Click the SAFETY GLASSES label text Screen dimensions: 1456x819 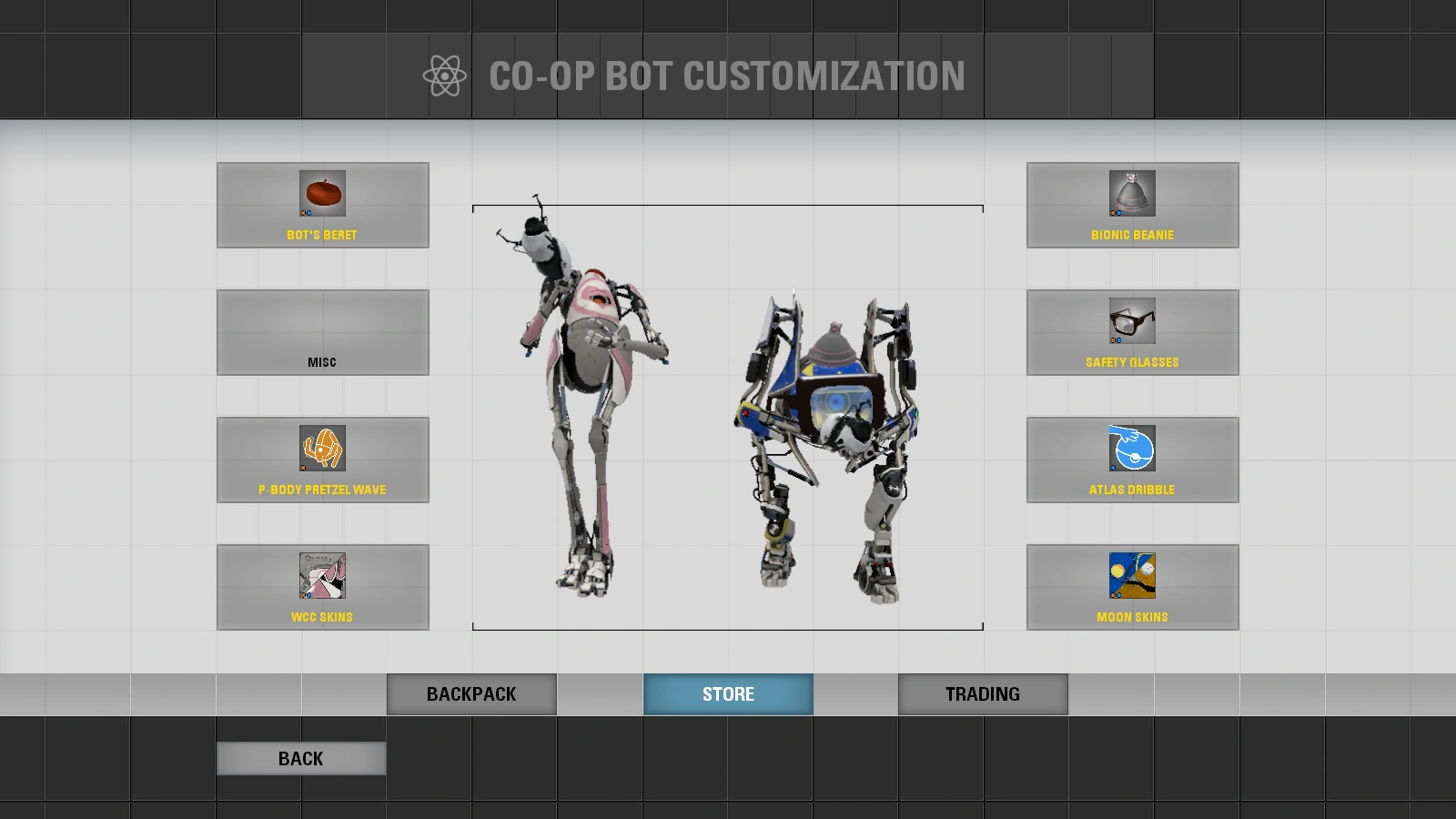1132,361
